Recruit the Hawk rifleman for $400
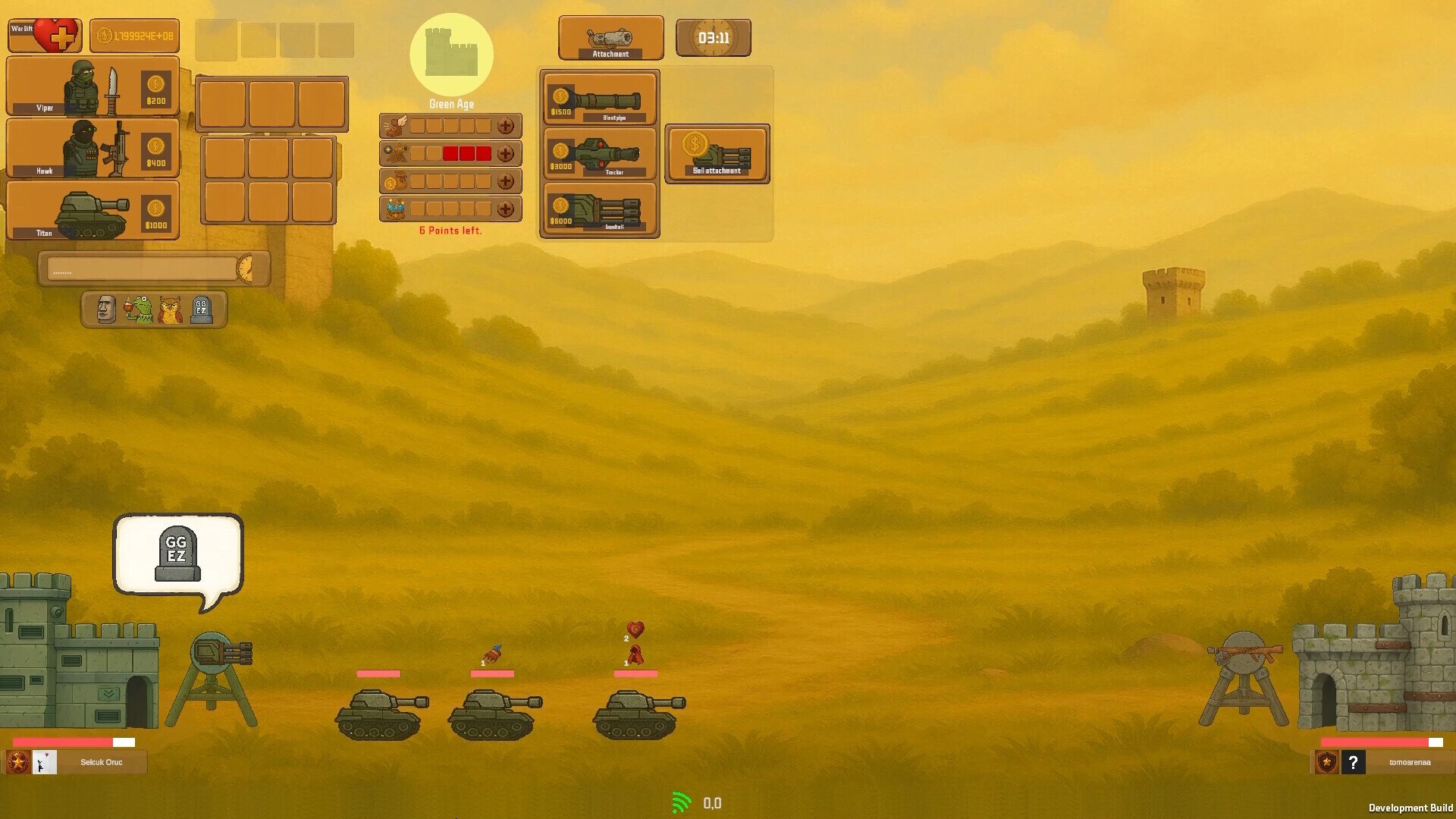1456x819 pixels. pos(93,149)
